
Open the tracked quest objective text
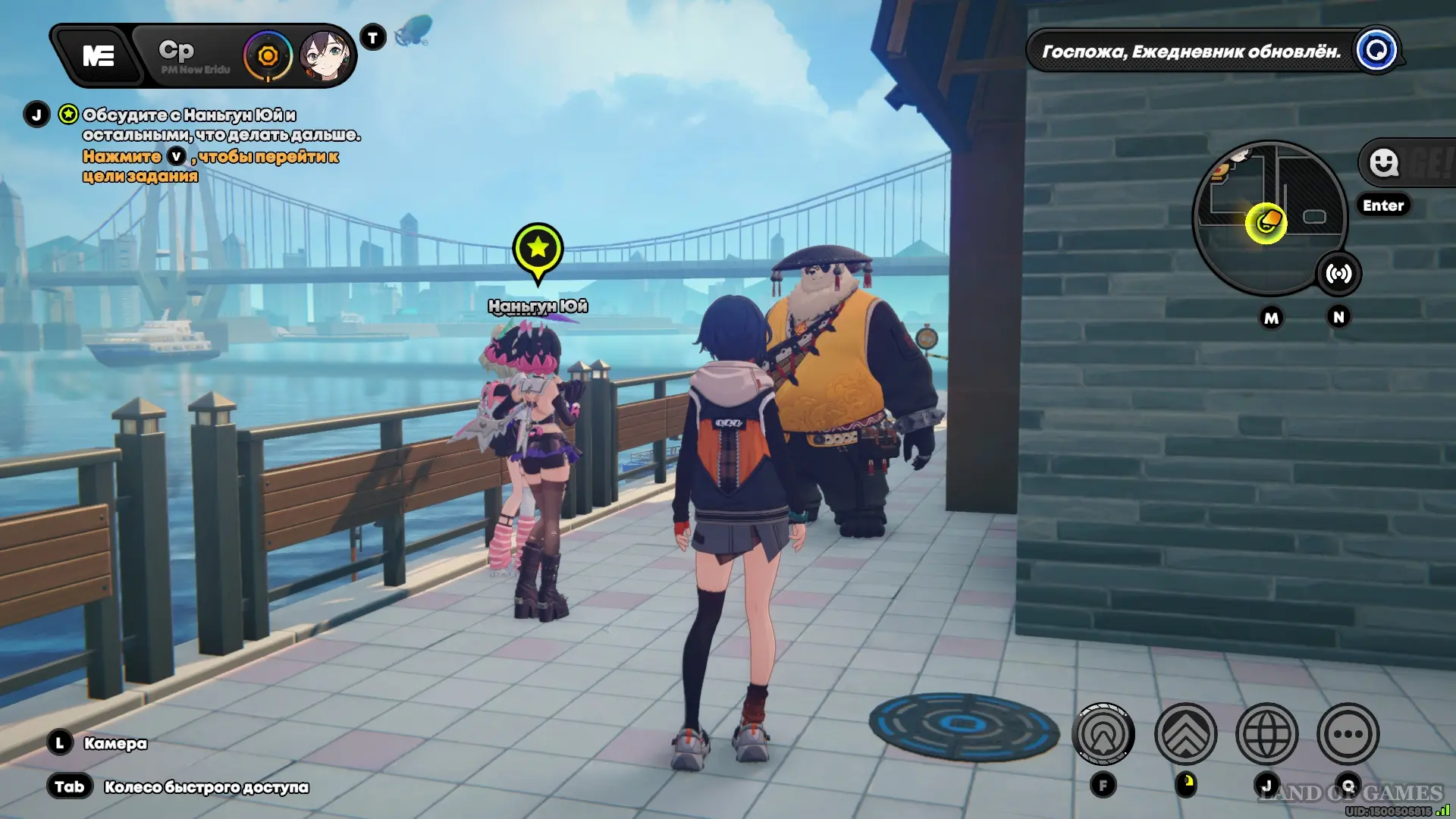tap(220, 125)
